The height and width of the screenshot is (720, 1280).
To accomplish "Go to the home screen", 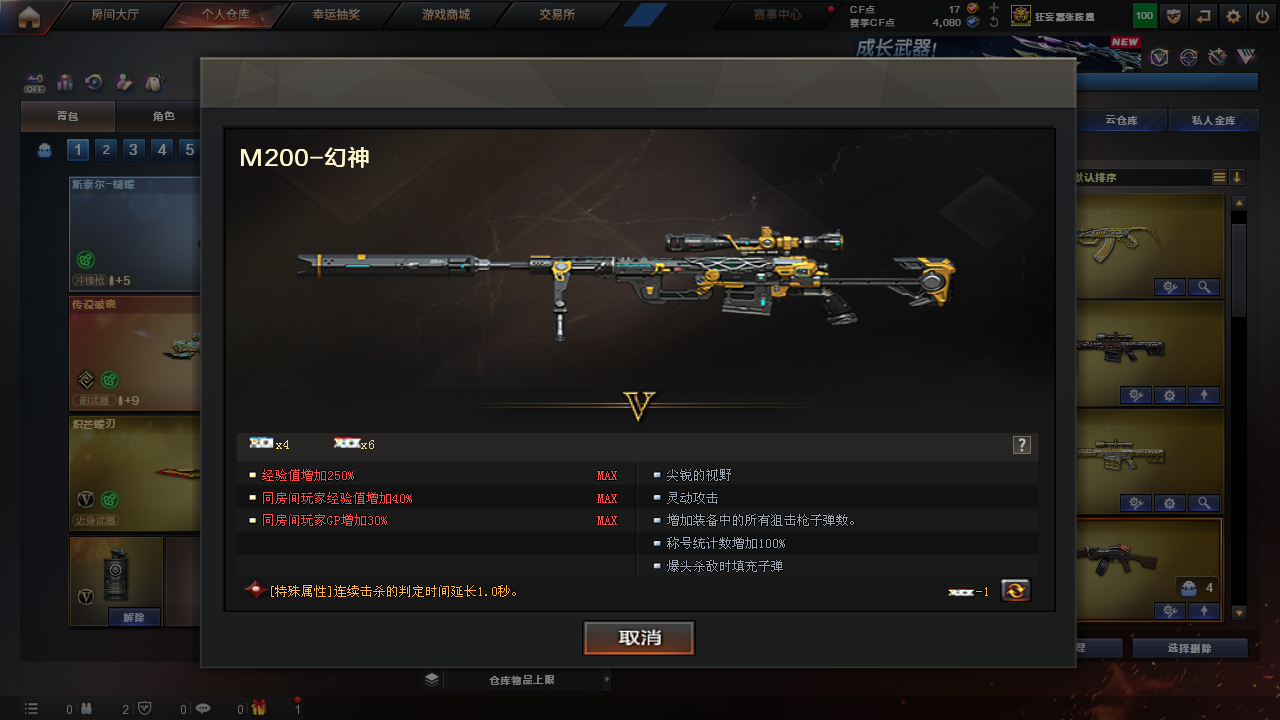I will click(x=29, y=15).
